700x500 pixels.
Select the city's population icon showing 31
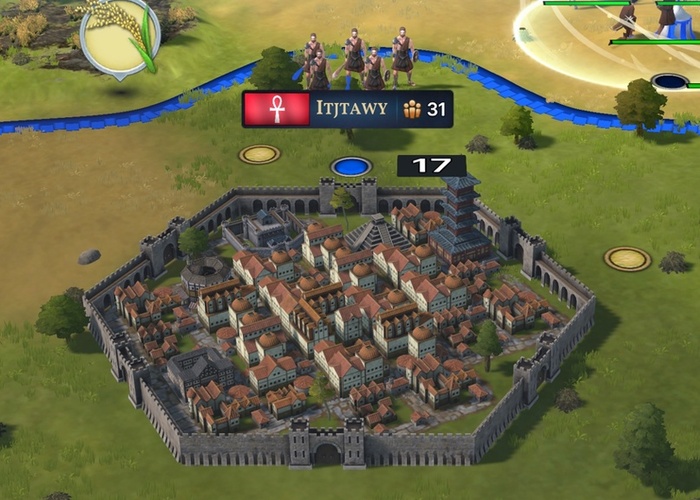(x=412, y=109)
